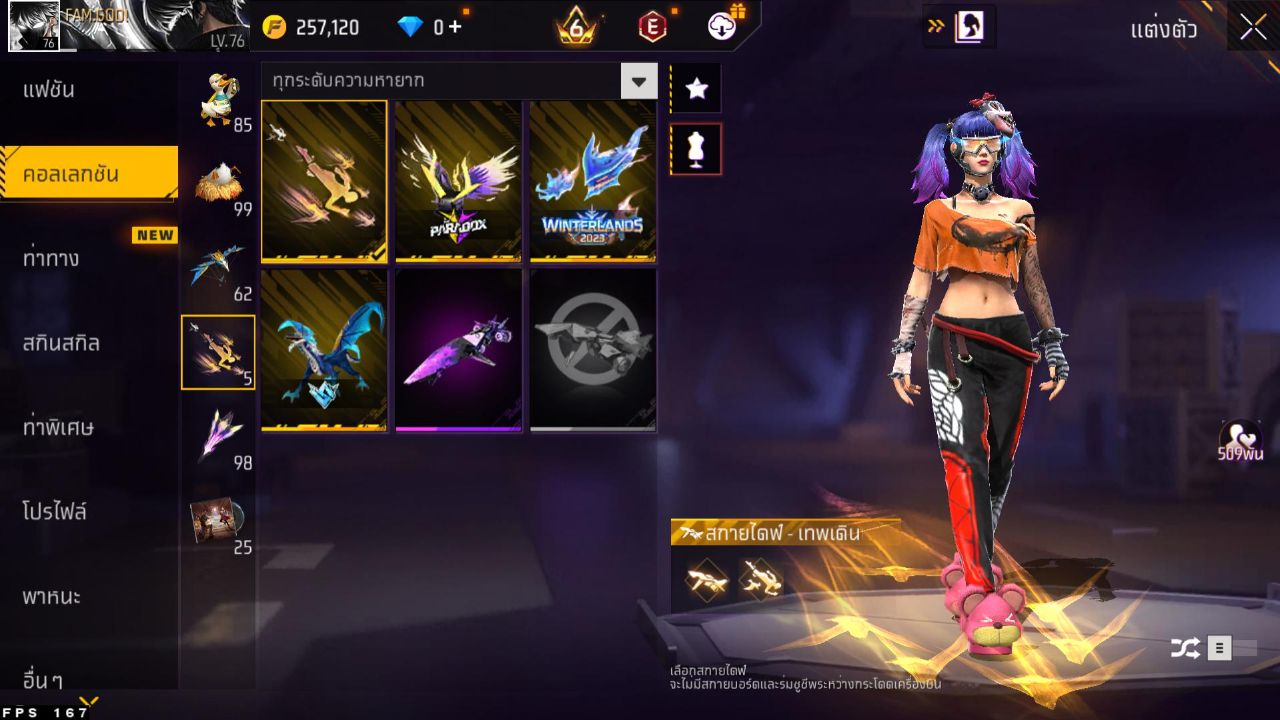Open the outfit details list icon
This screenshot has width=1280, height=720.
pos(1221,647)
